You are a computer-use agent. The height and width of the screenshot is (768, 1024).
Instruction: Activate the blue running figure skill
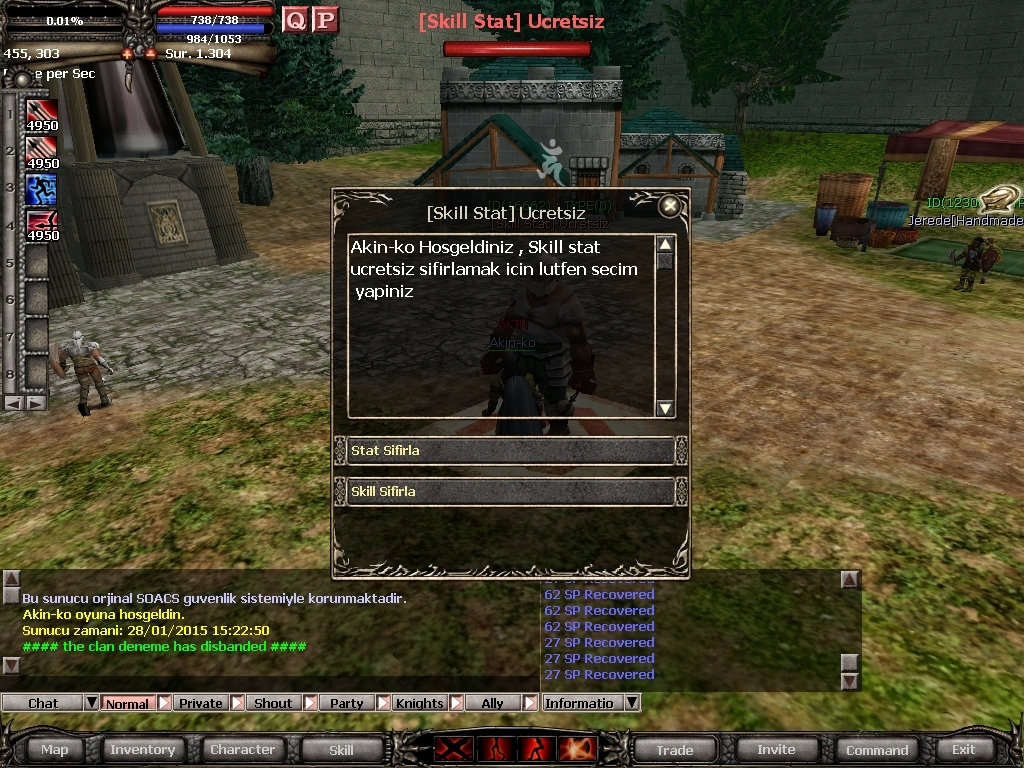[41, 188]
